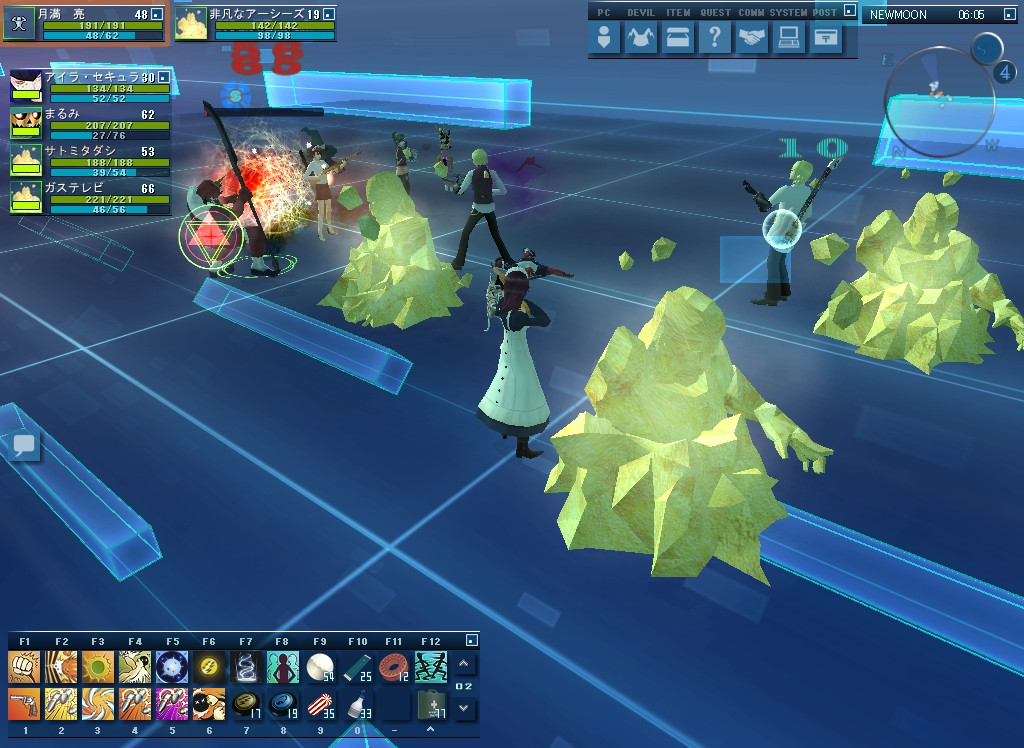Open the DEVIL menu
Image resolution: width=1024 pixels, height=748 pixels.
(640, 38)
